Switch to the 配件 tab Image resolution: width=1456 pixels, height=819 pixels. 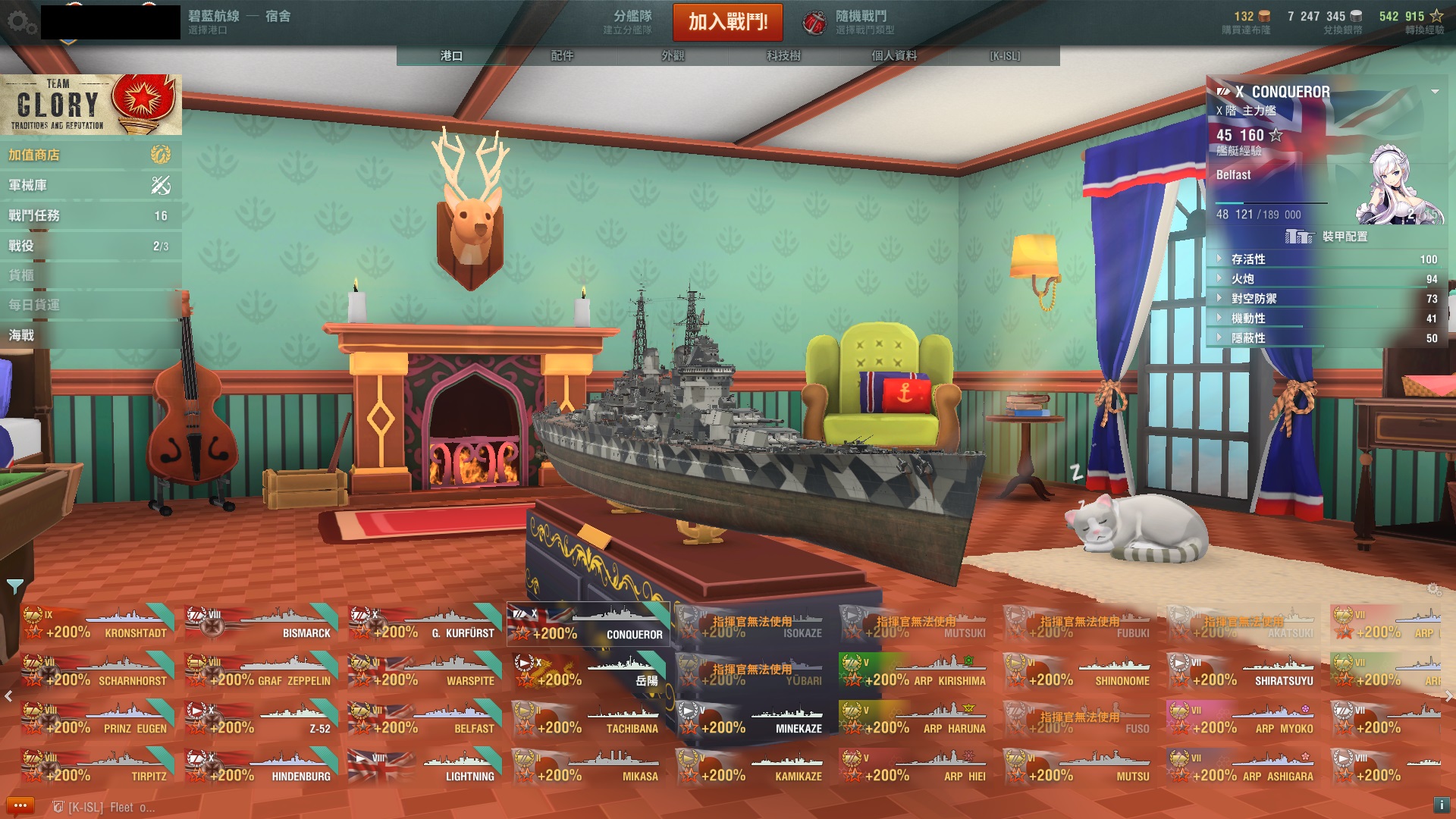pyautogui.click(x=562, y=55)
